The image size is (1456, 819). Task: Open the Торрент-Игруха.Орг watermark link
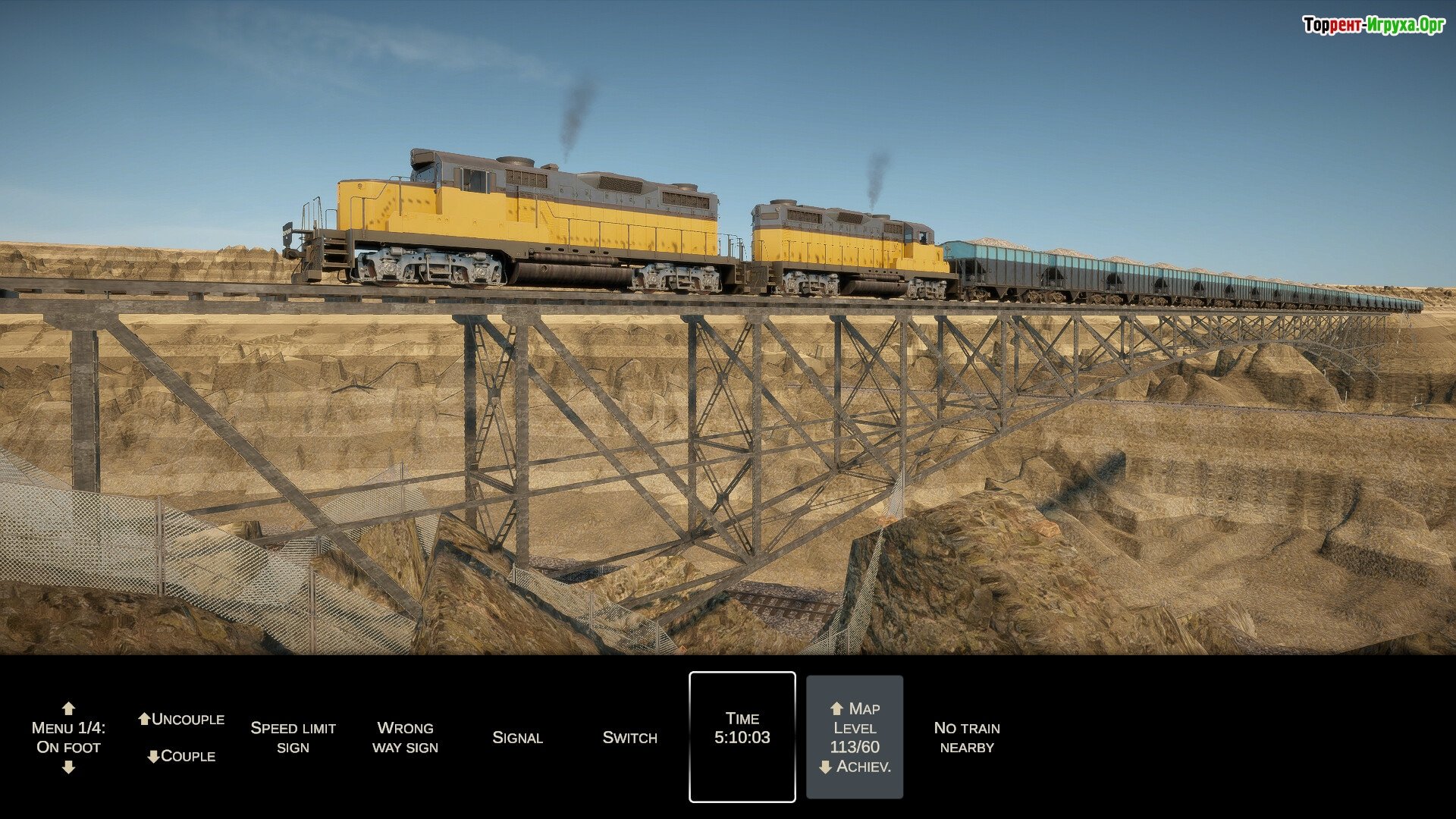1373,25
